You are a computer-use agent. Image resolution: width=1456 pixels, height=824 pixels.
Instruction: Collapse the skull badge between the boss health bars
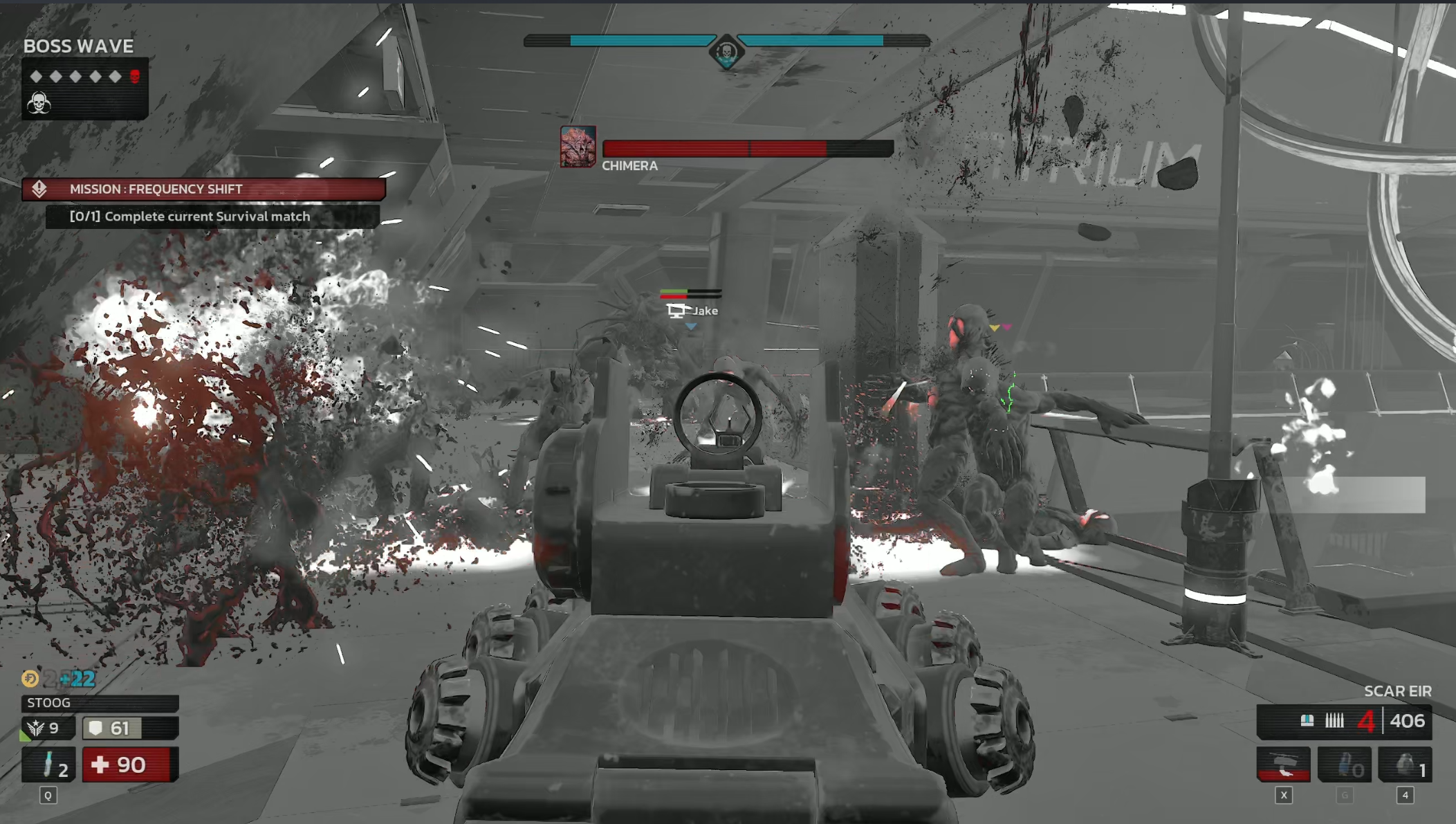tap(728, 51)
